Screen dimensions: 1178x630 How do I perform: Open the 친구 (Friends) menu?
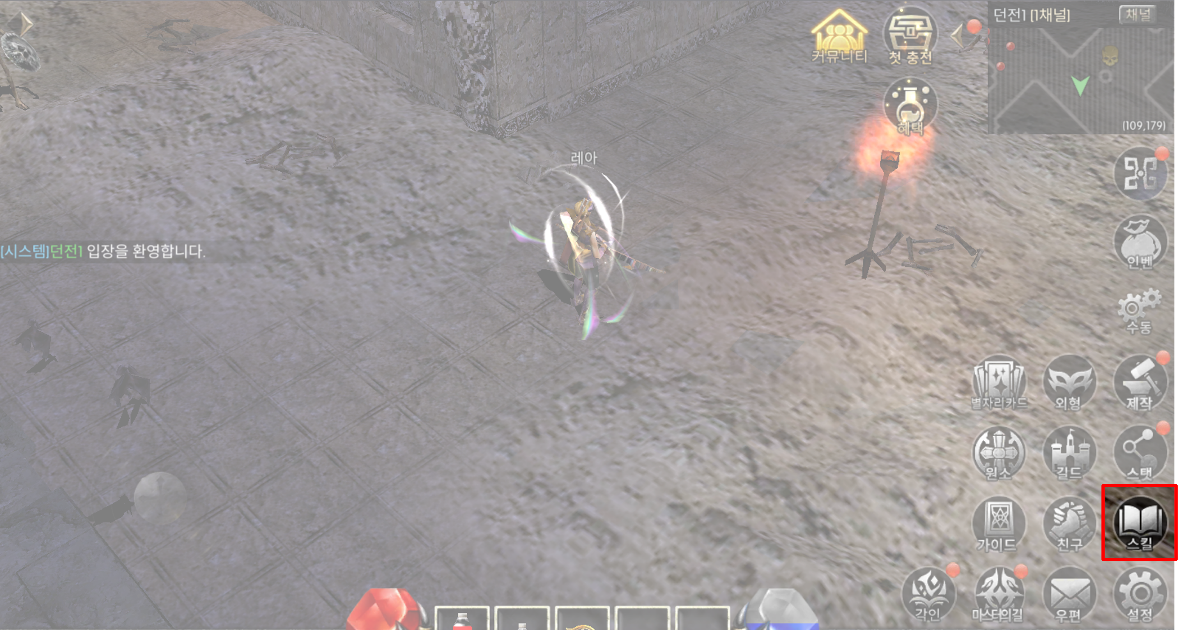click(x=1069, y=521)
